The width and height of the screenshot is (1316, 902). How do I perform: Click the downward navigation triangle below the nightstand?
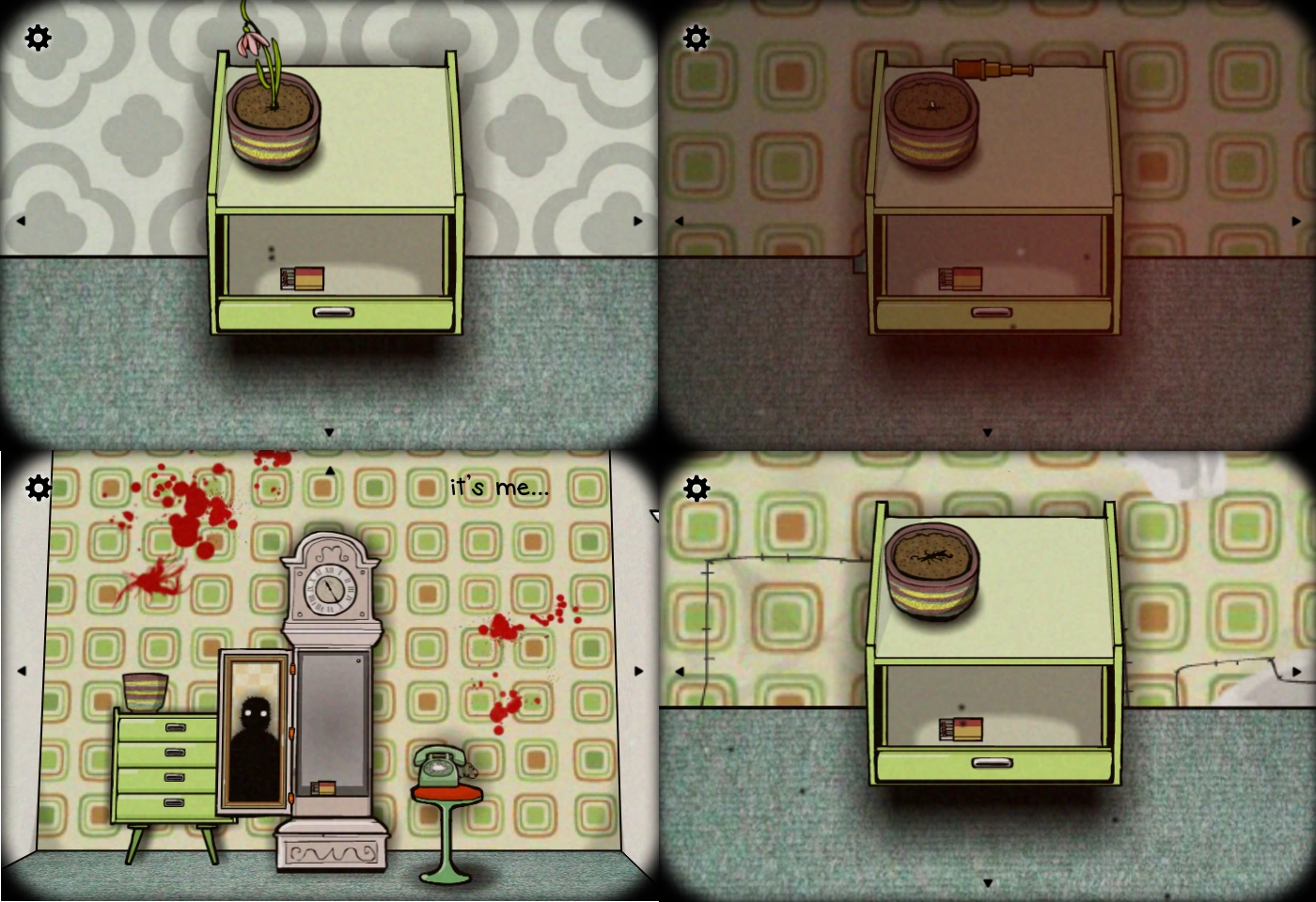click(329, 432)
